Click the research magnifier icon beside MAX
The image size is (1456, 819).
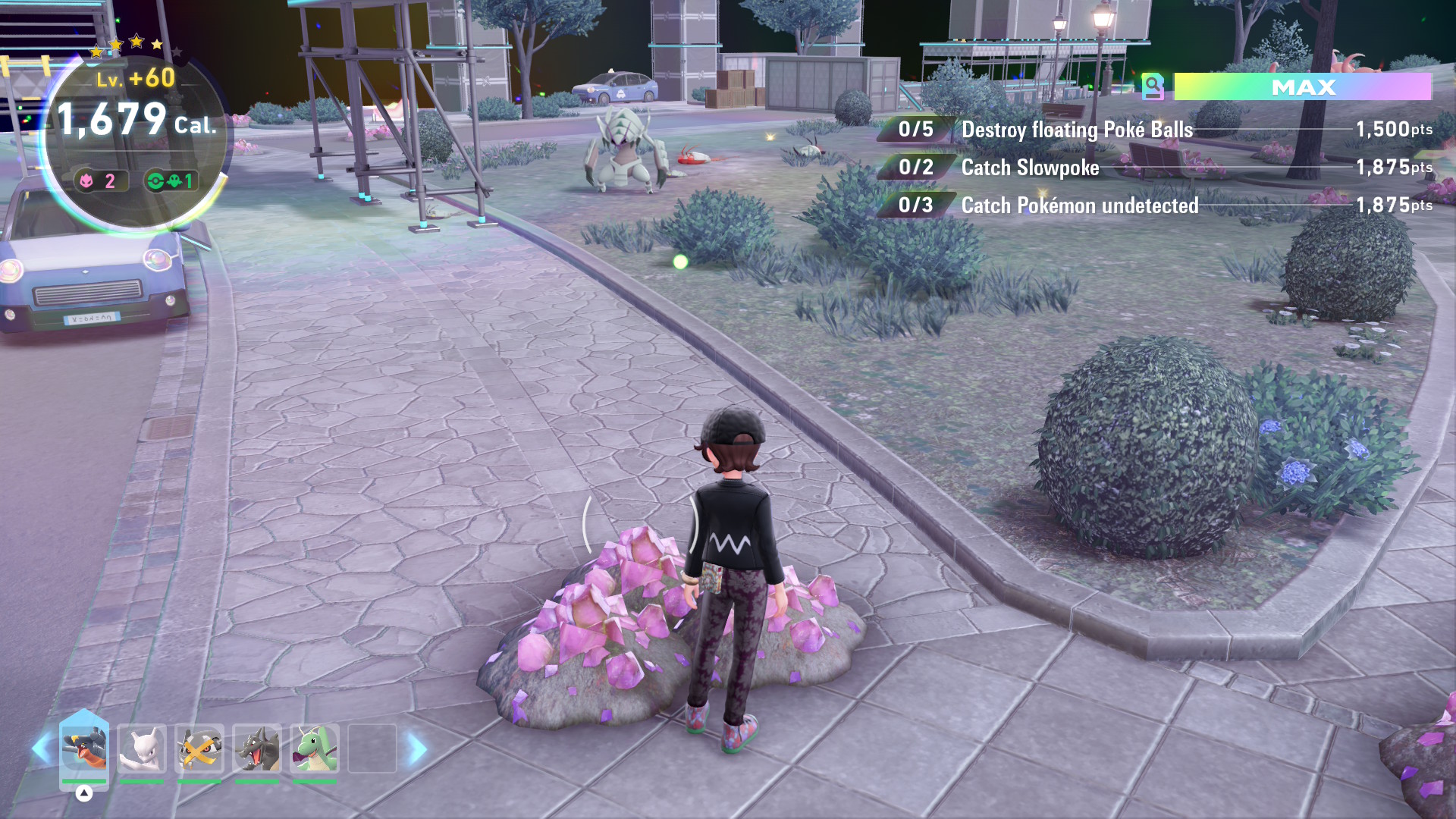pos(1153,87)
